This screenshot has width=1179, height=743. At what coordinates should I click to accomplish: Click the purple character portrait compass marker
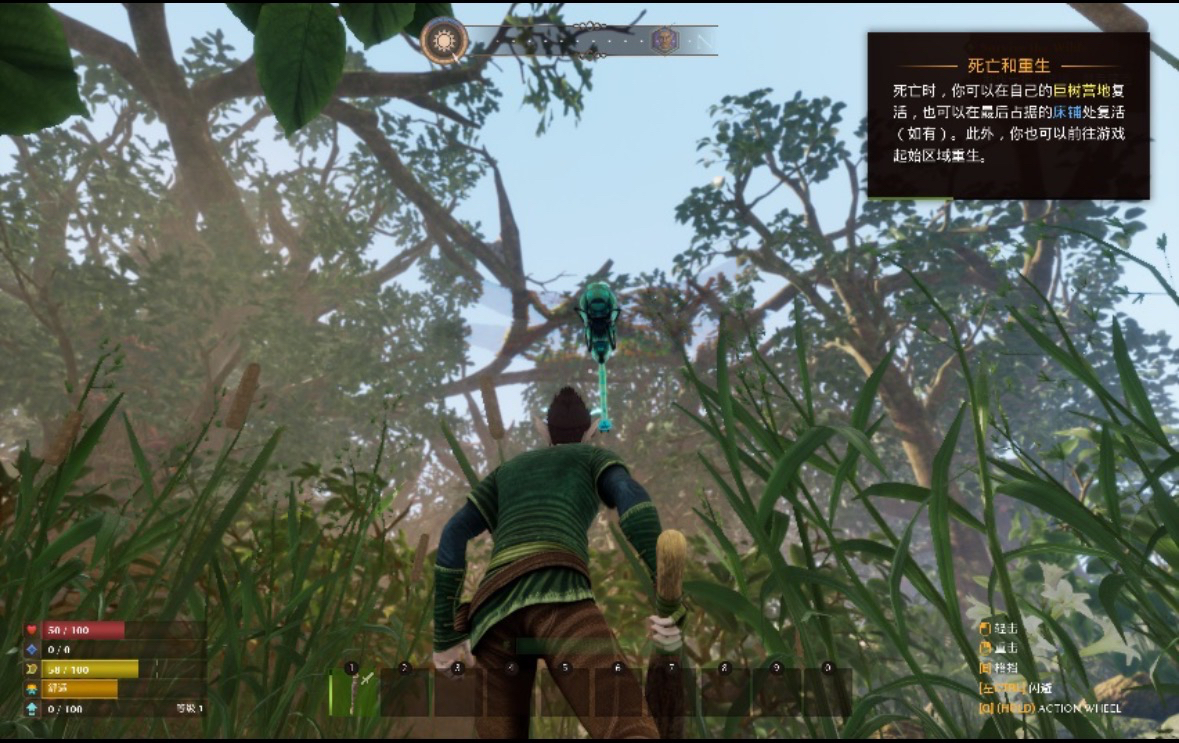664,41
